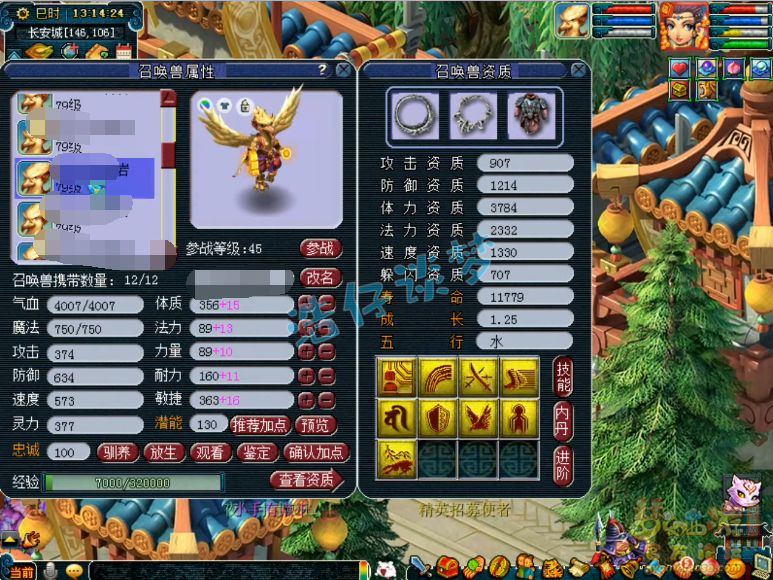Confirm stat points with 确认加点
This screenshot has width=773, height=580.
point(316,452)
